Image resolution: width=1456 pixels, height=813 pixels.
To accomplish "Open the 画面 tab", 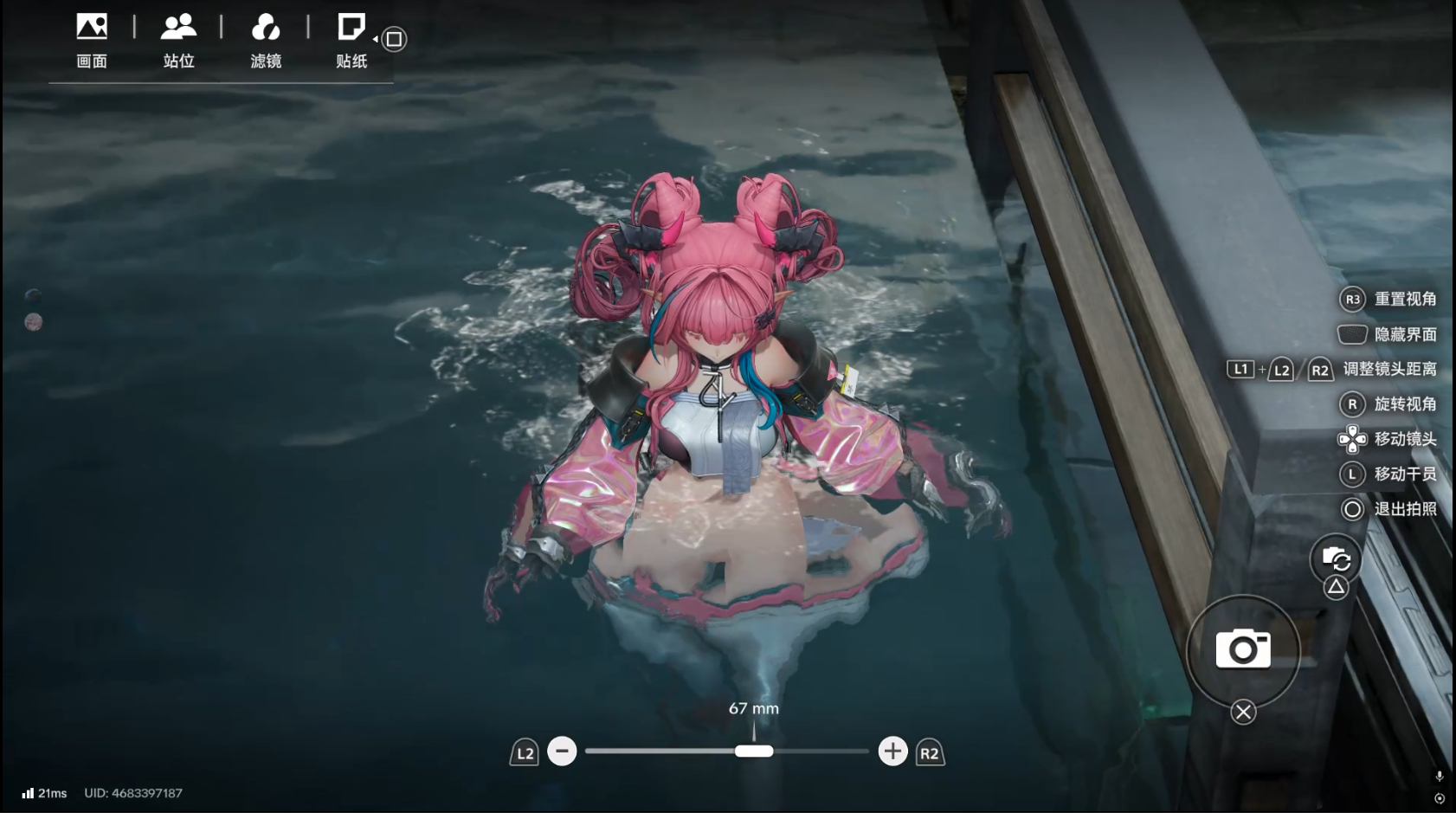I will [92, 41].
